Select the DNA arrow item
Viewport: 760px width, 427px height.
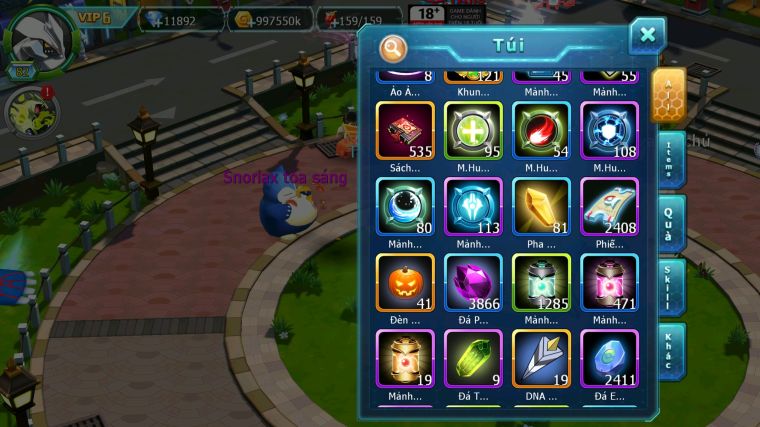click(x=541, y=359)
